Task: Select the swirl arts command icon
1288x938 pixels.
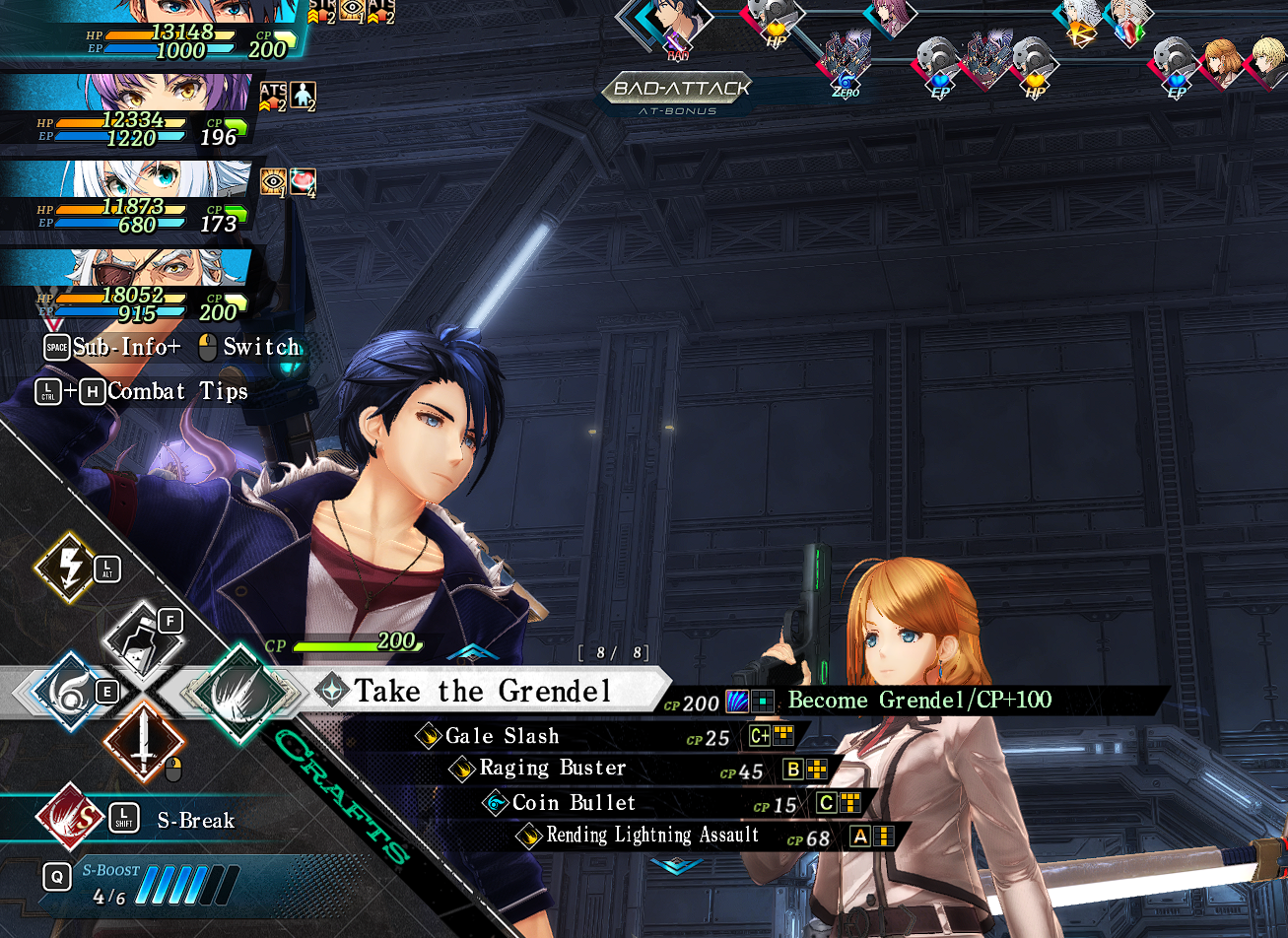Action: (x=69, y=691)
